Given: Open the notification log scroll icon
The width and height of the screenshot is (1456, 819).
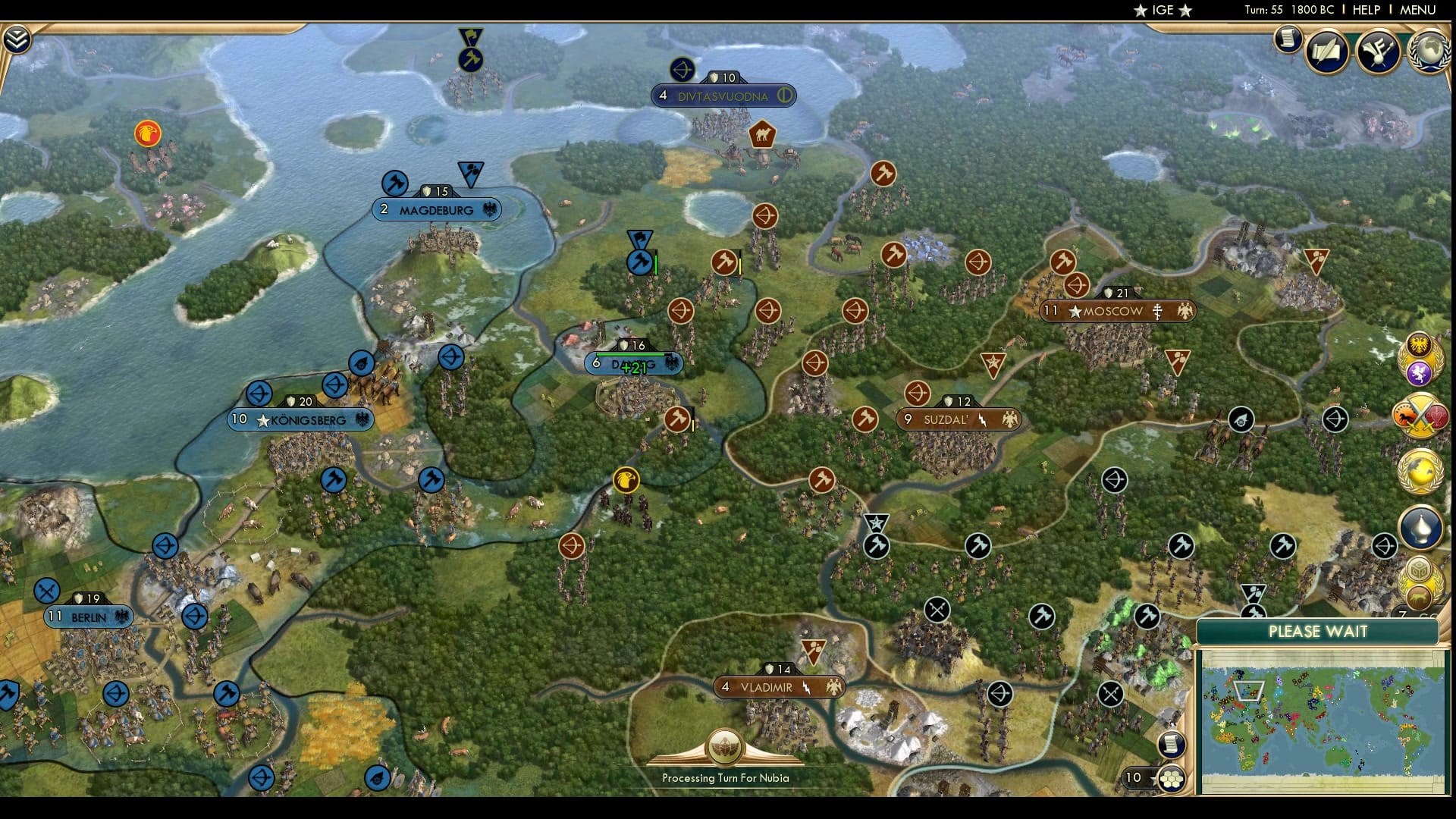Looking at the screenshot, I should [x=1287, y=40].
